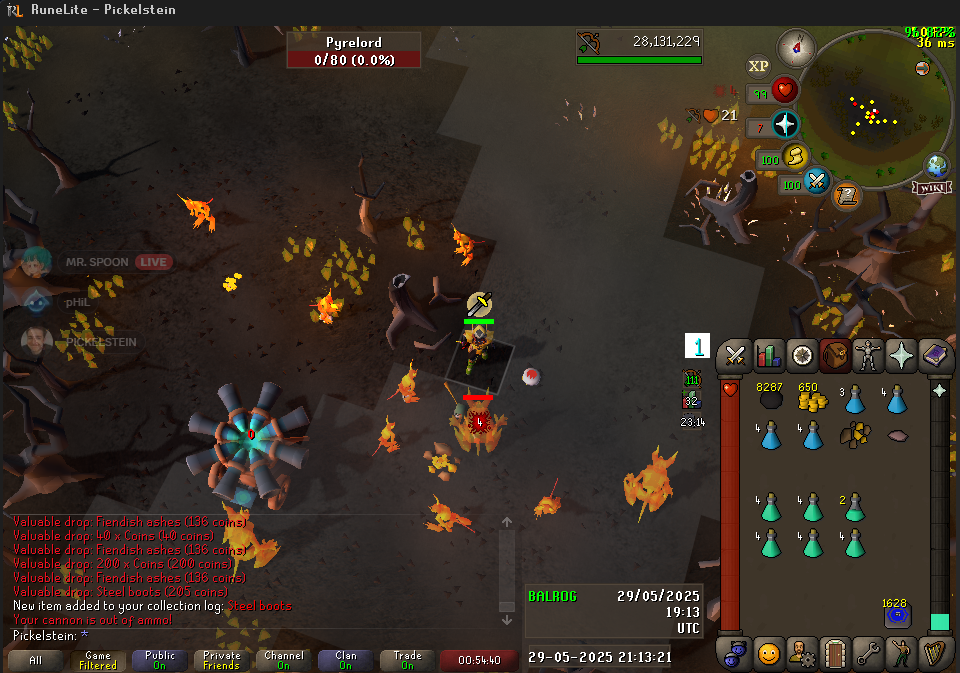Open the Logout door tab
Screen dimensions: 960x673
pyautogui.click(x=835, y=654)
